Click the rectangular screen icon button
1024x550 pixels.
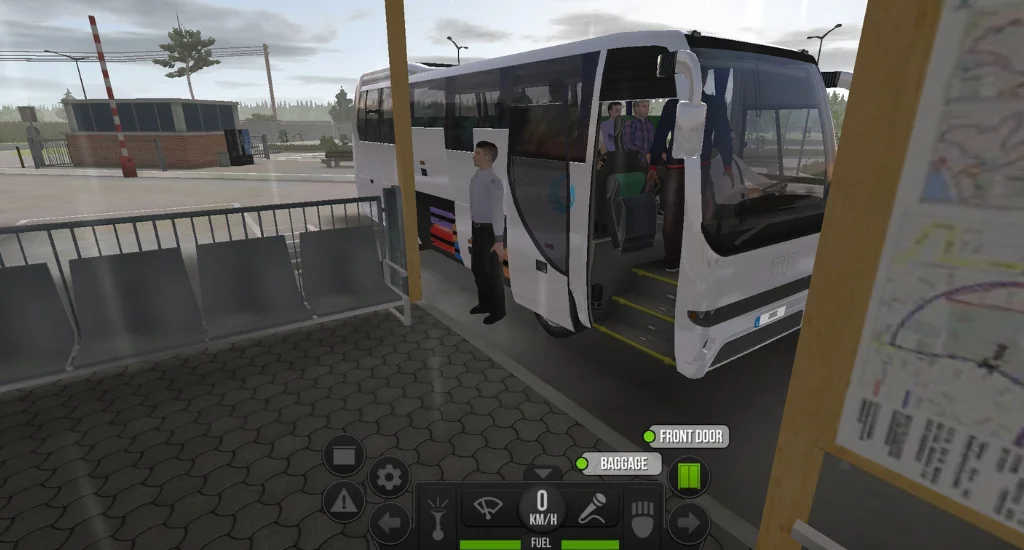[343, 456]
